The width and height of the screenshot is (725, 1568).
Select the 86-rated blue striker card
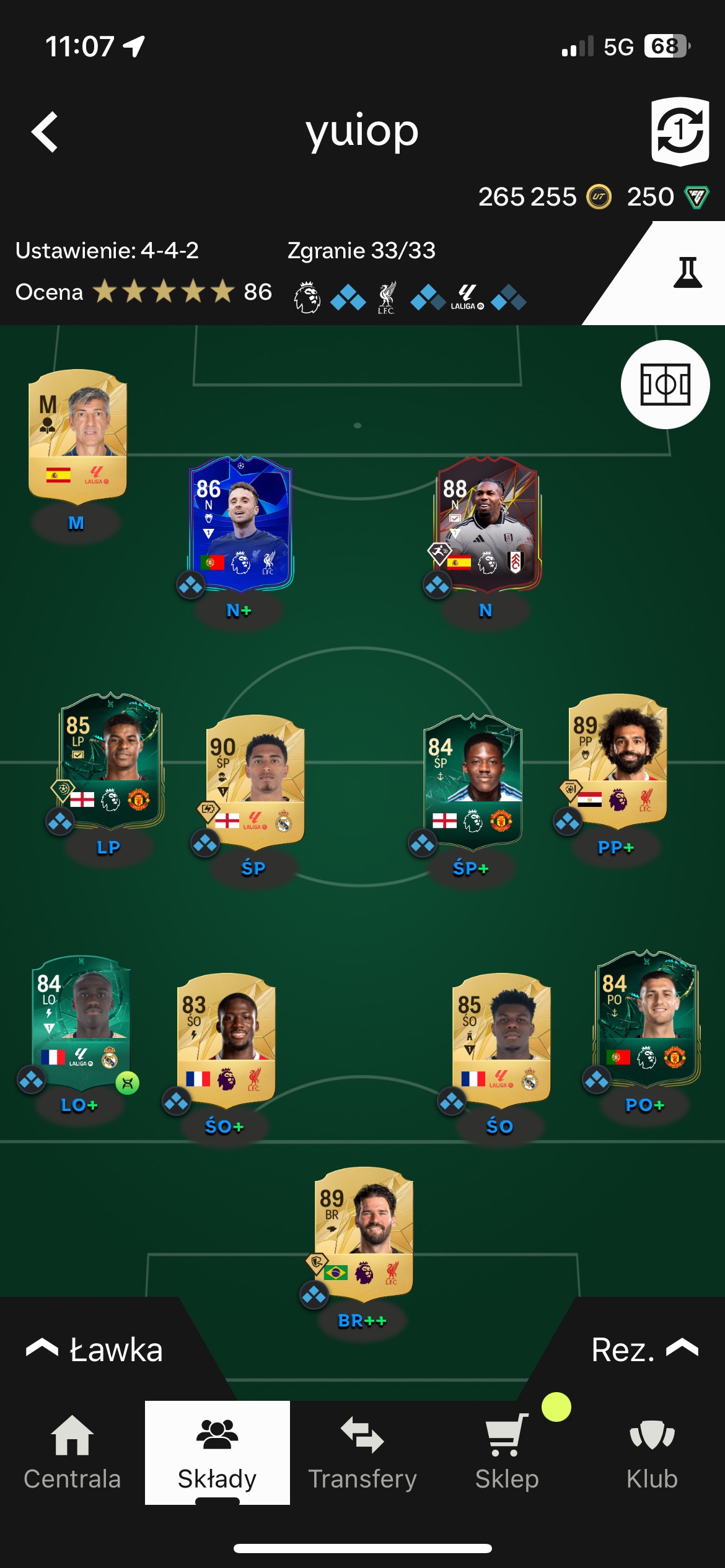point(241,523)
